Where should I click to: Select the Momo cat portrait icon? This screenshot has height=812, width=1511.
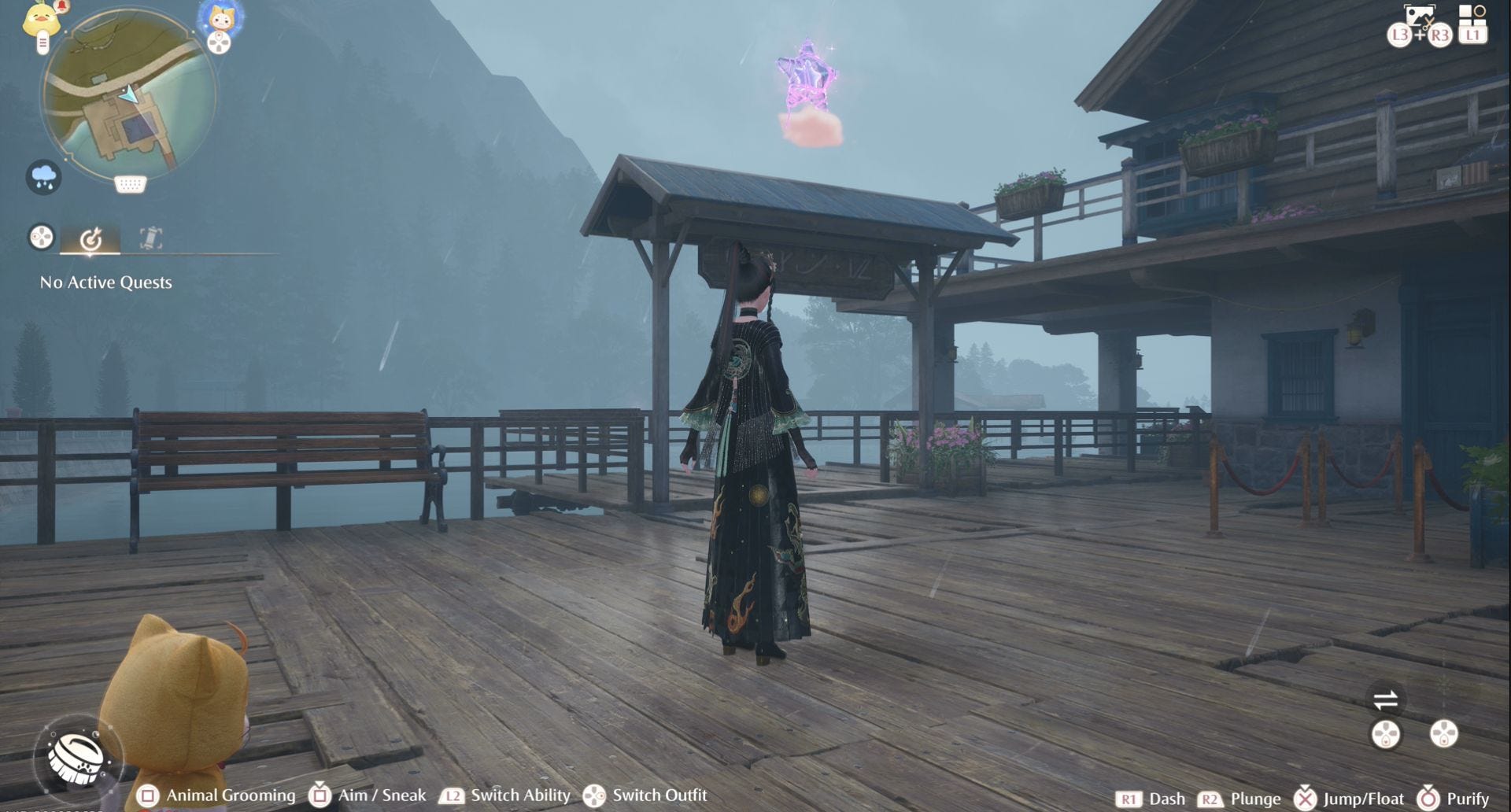tap(220, 19)
